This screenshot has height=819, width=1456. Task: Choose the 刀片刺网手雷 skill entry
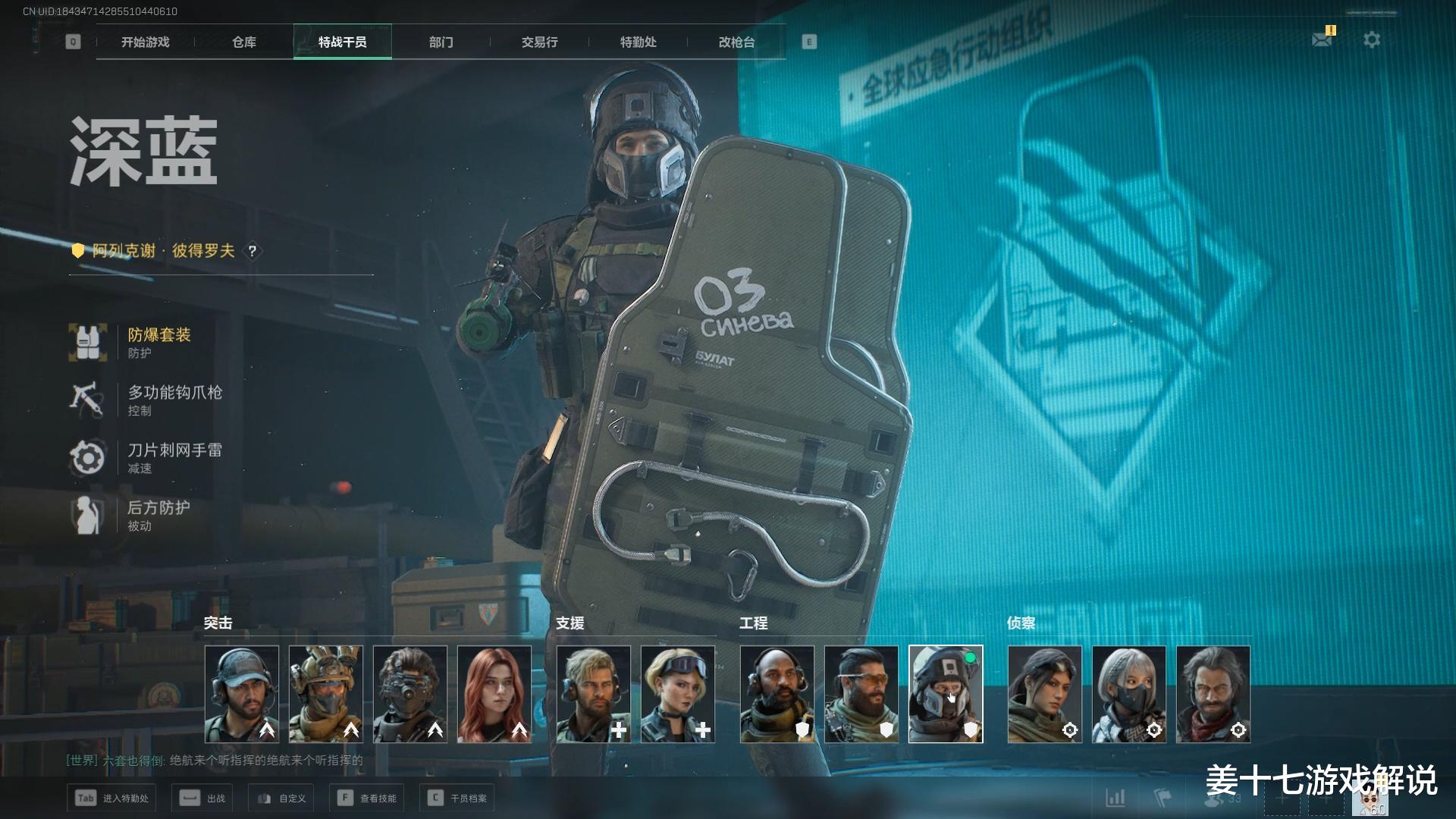coord(174,457)
